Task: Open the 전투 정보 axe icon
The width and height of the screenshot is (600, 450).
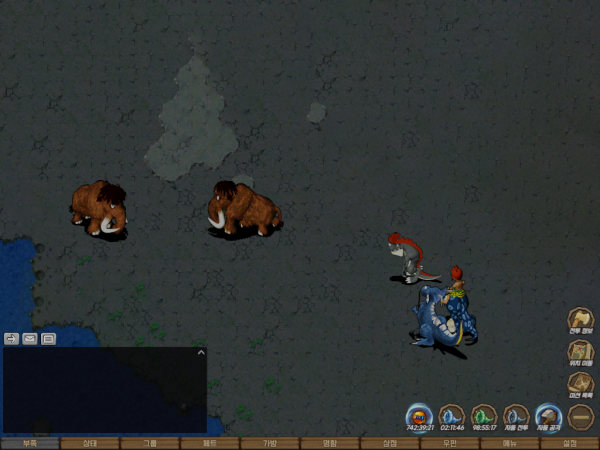Action: click(581, 320)
